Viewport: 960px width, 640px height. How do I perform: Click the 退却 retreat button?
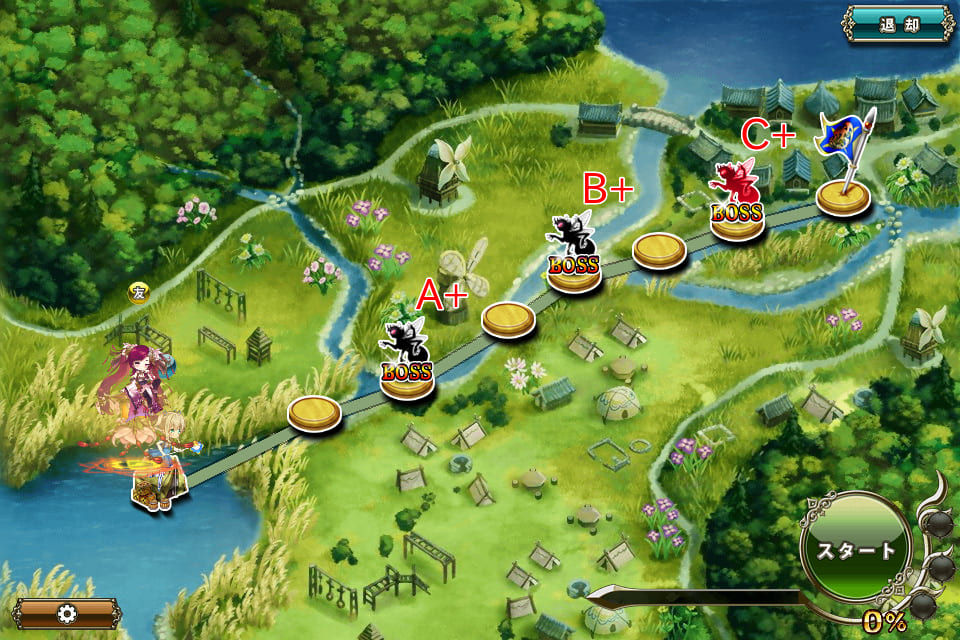point(898,24)
